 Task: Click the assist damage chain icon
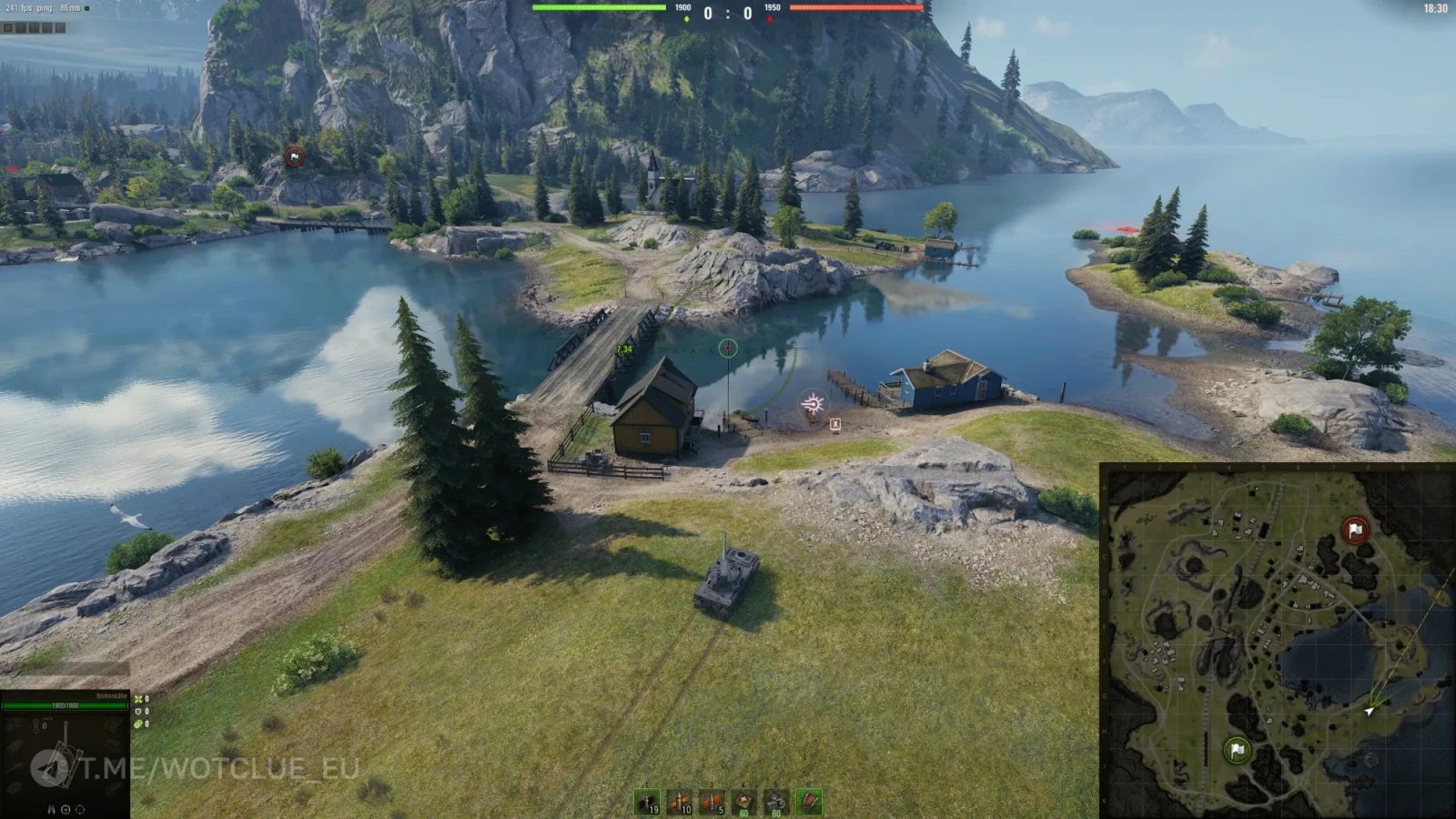click(x=137, y=724)
